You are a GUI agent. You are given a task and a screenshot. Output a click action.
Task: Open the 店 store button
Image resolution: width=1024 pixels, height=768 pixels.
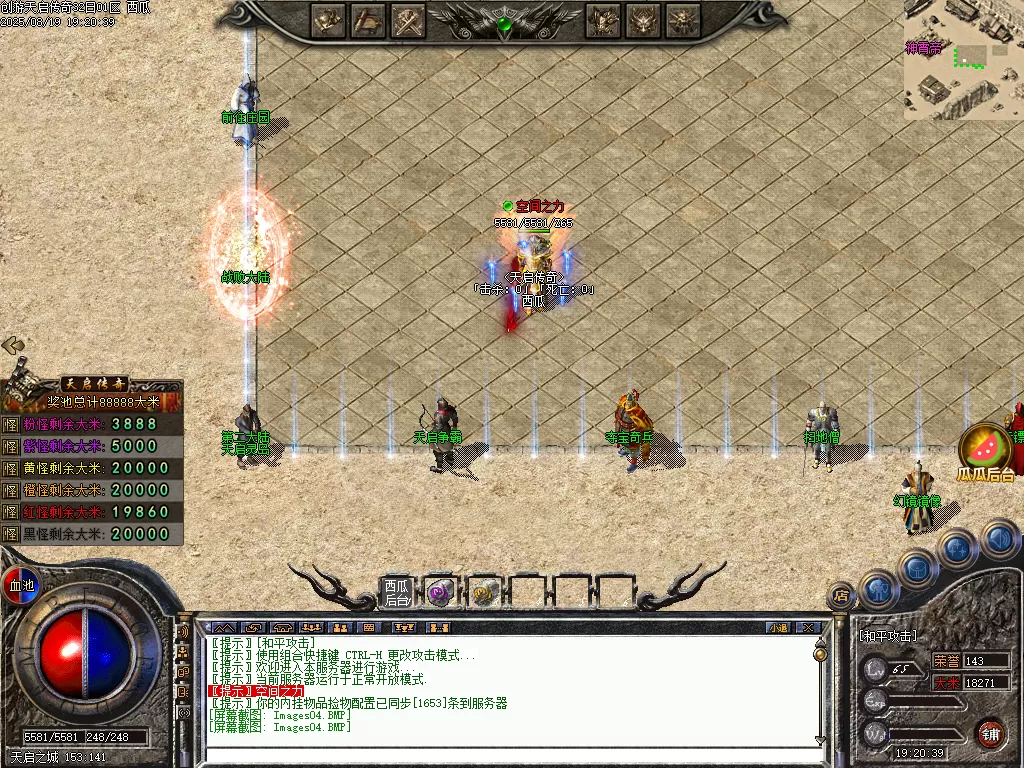pyautogui.click(x=841, y=597)
